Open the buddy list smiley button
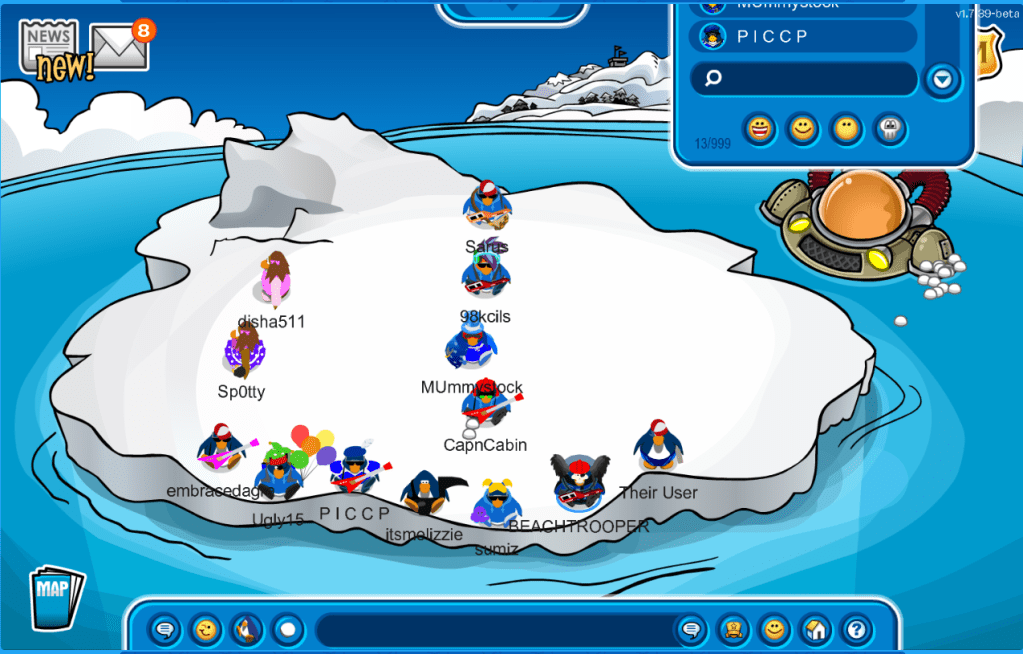Viewport: 1023px width, 654px height. tap(774, 629)
